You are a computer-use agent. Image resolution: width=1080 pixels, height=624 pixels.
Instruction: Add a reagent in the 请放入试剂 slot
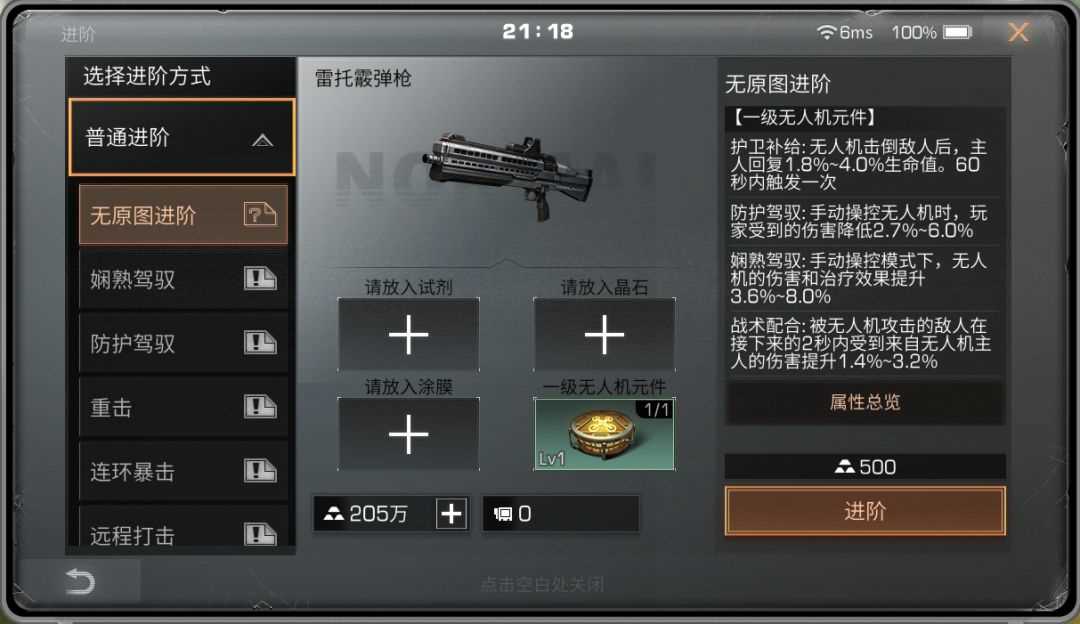point(408,336)
